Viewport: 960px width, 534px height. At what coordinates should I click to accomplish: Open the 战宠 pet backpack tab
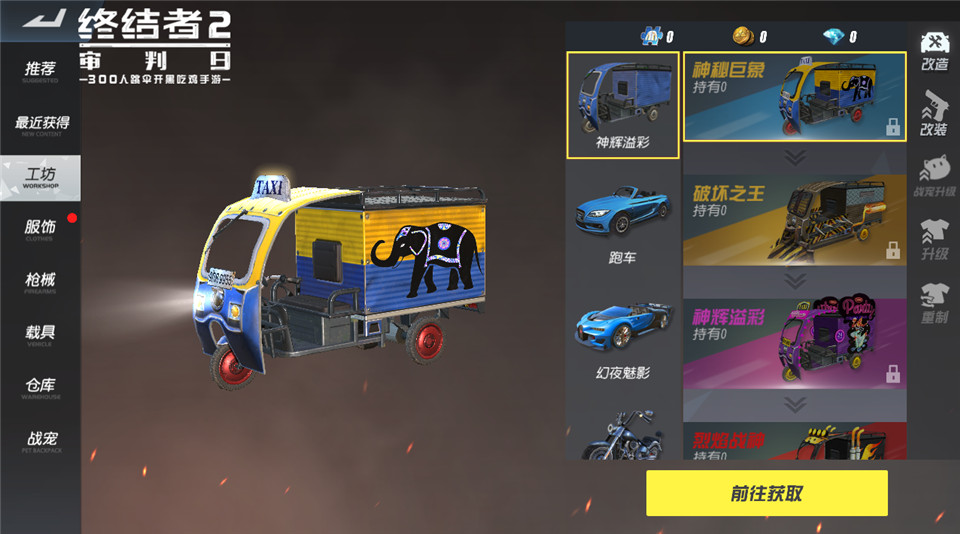40,440
